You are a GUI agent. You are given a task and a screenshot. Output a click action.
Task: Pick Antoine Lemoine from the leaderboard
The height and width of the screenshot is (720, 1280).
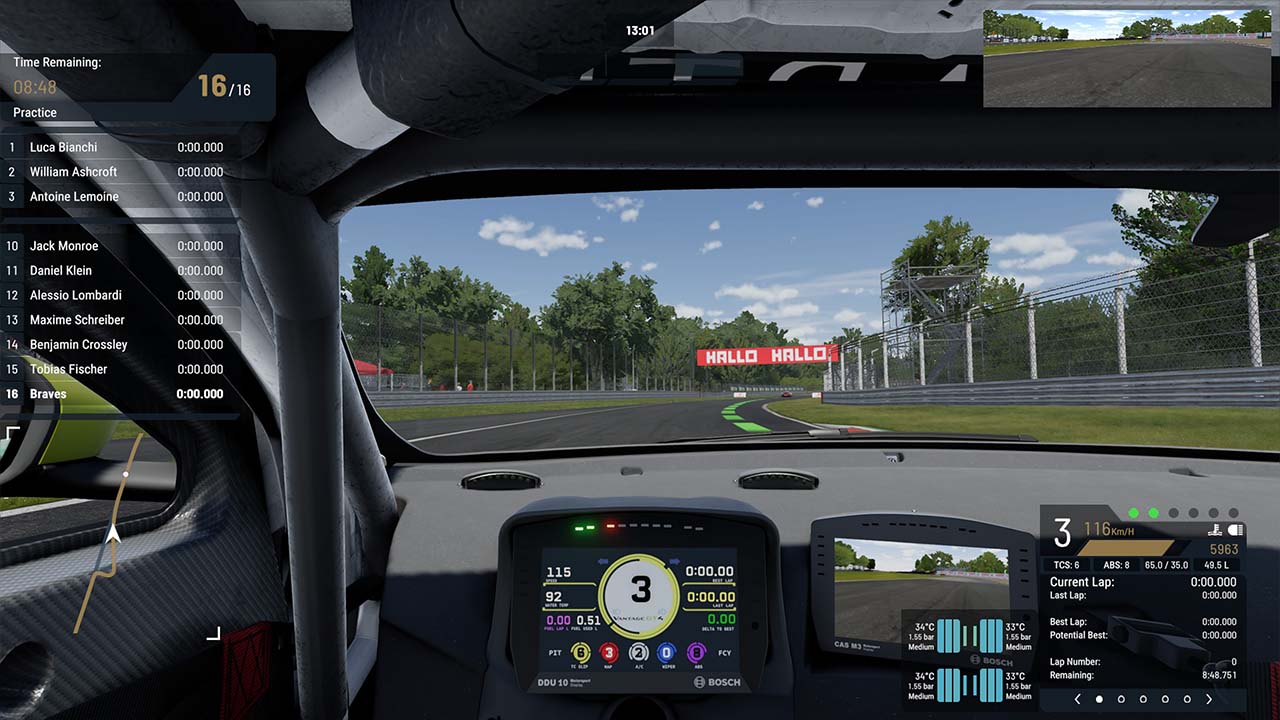(120, 197)
